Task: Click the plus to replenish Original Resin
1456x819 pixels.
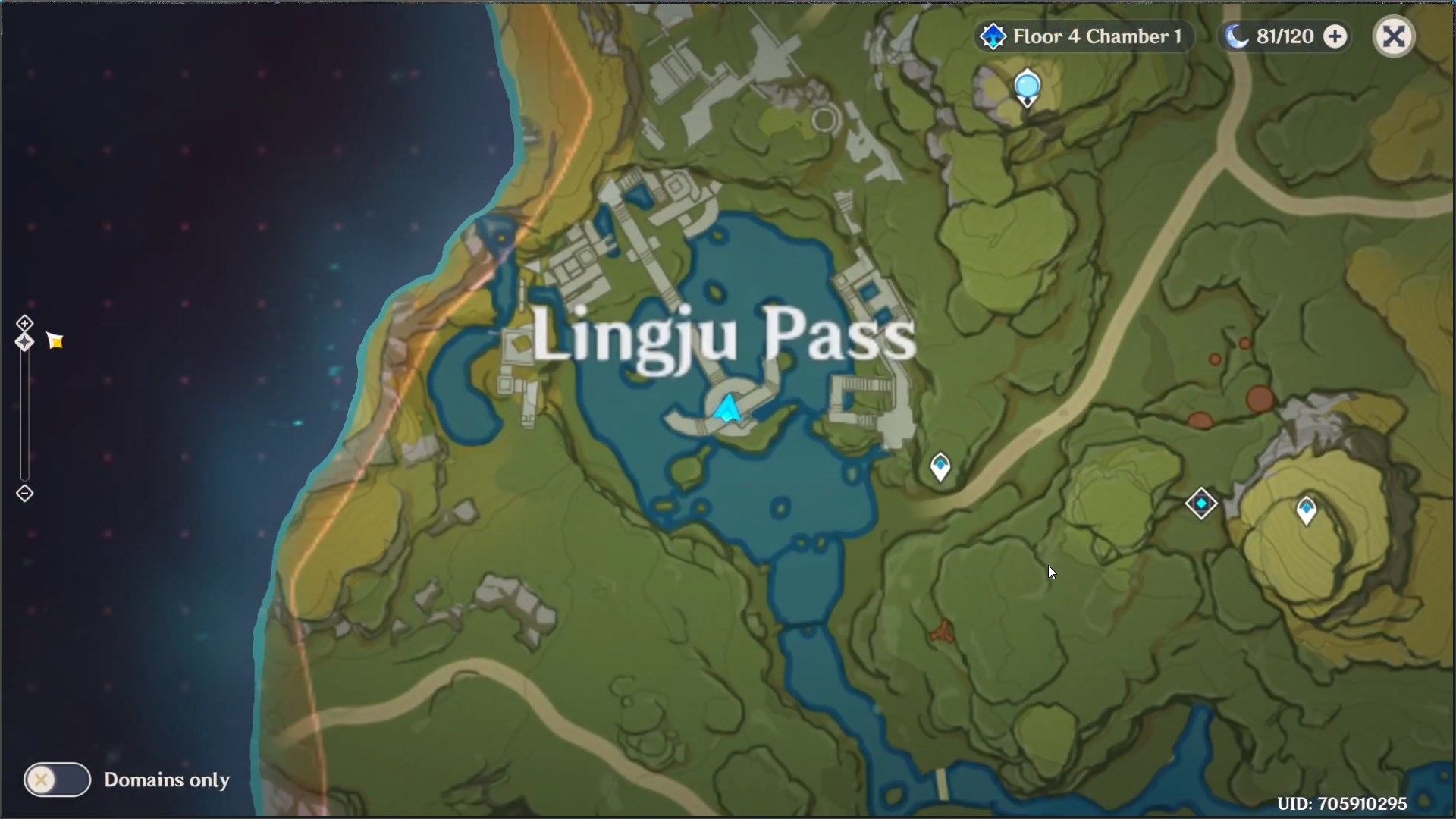Action: click(x=1336, y=36)
